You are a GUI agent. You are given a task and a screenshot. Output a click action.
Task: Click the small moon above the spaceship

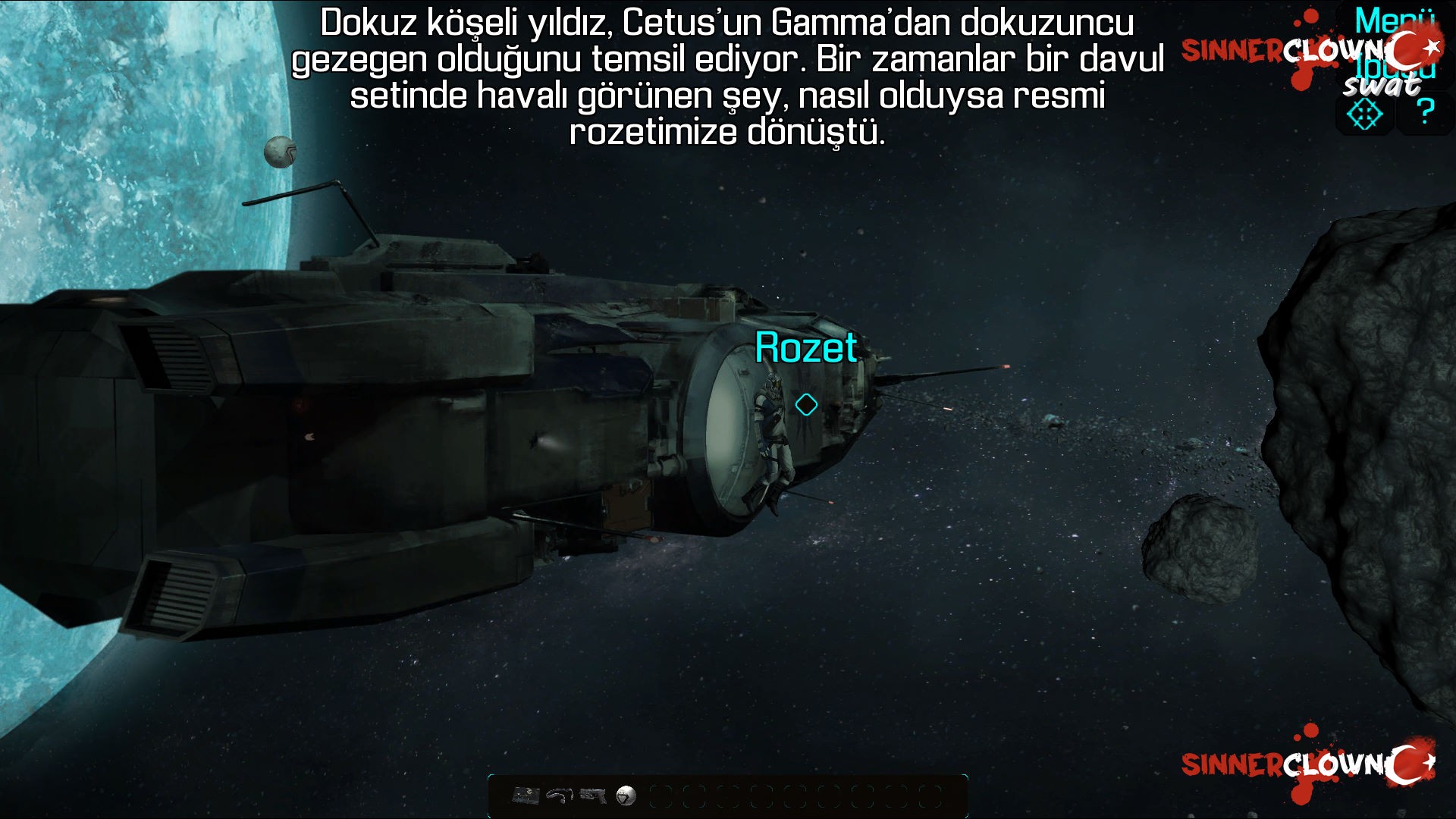coord(280,154)
